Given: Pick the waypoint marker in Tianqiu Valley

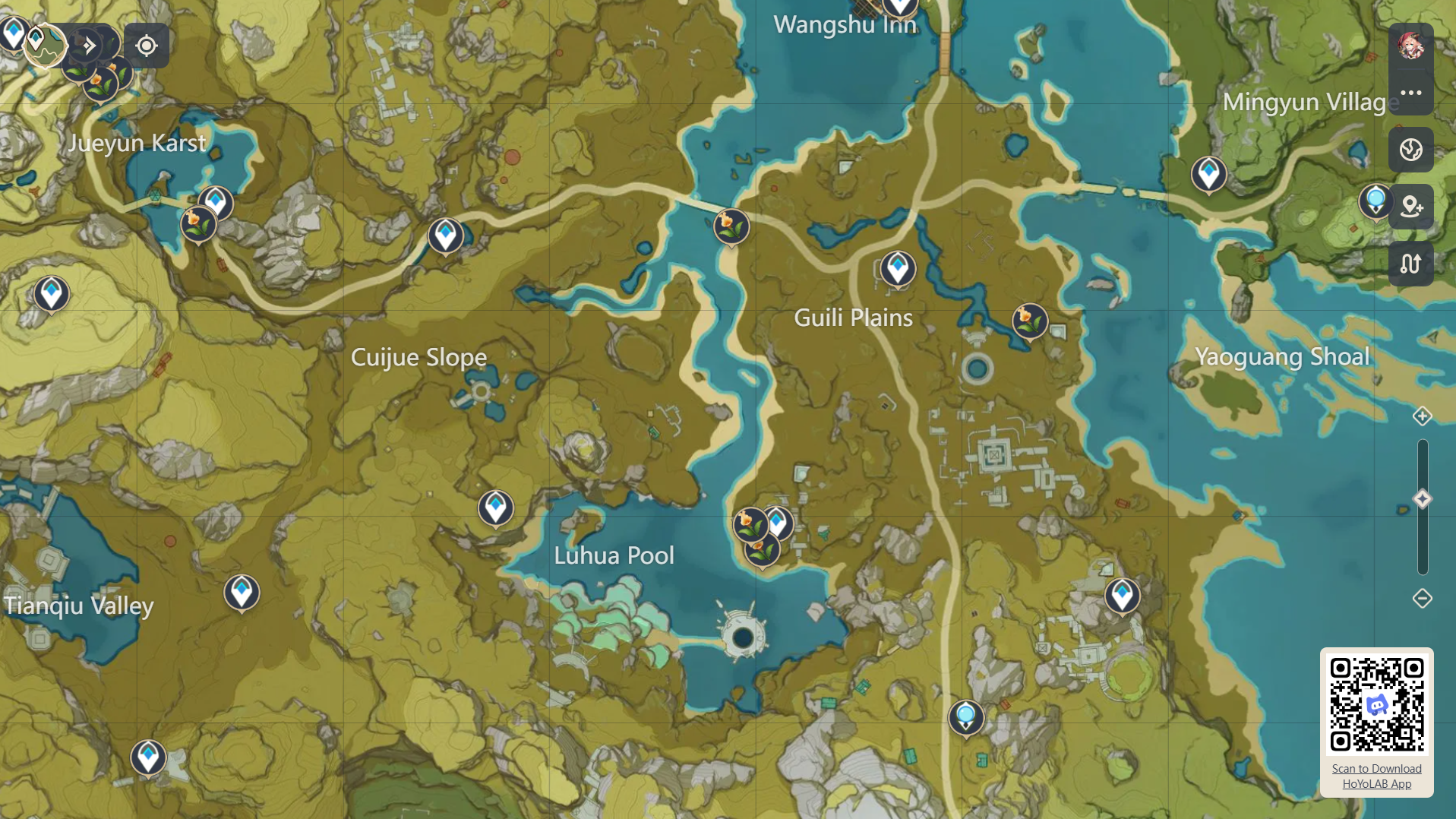Looking at the screenshot, I should [242, 592].
